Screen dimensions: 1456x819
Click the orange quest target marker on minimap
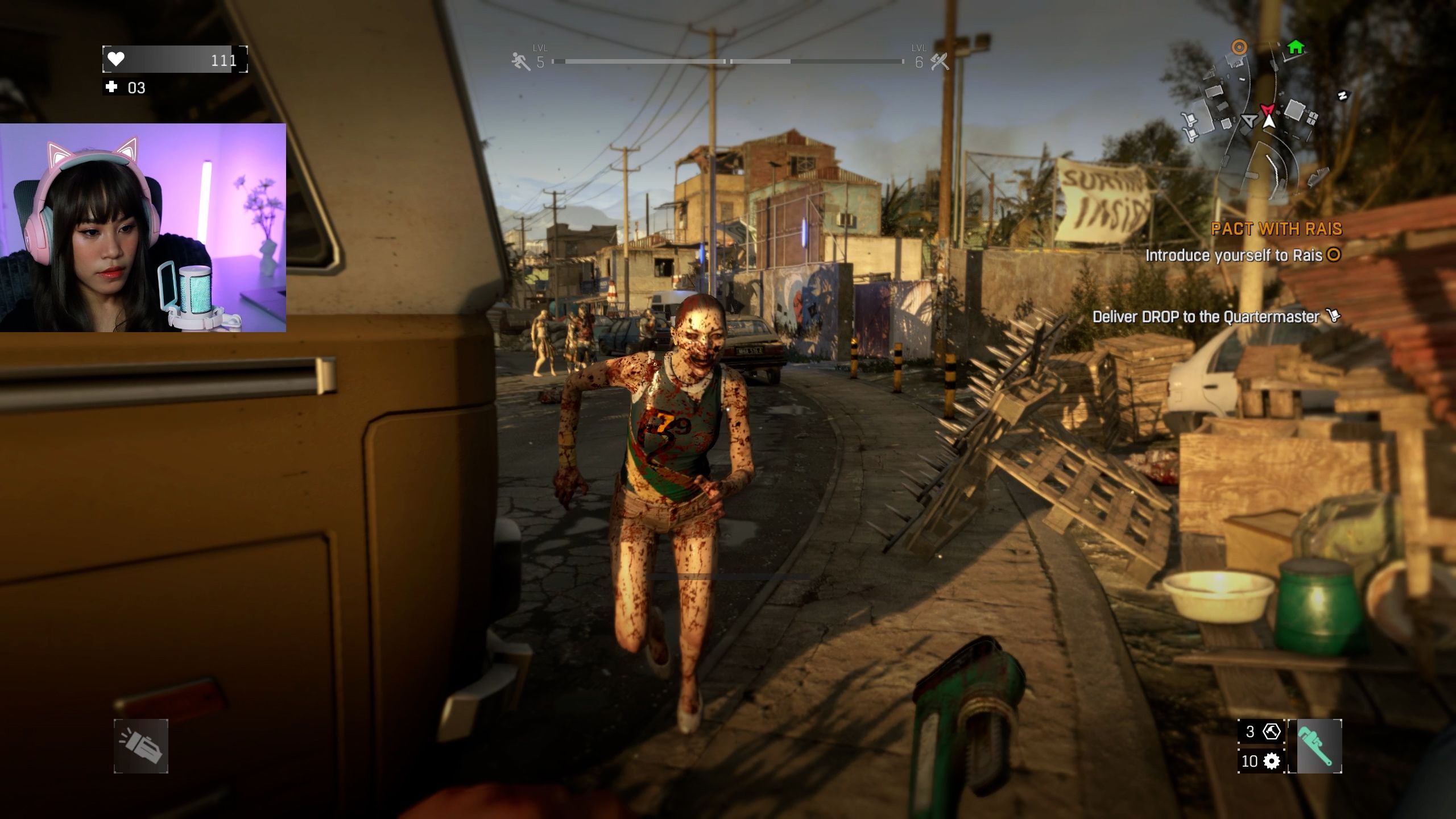(1239, 47)
